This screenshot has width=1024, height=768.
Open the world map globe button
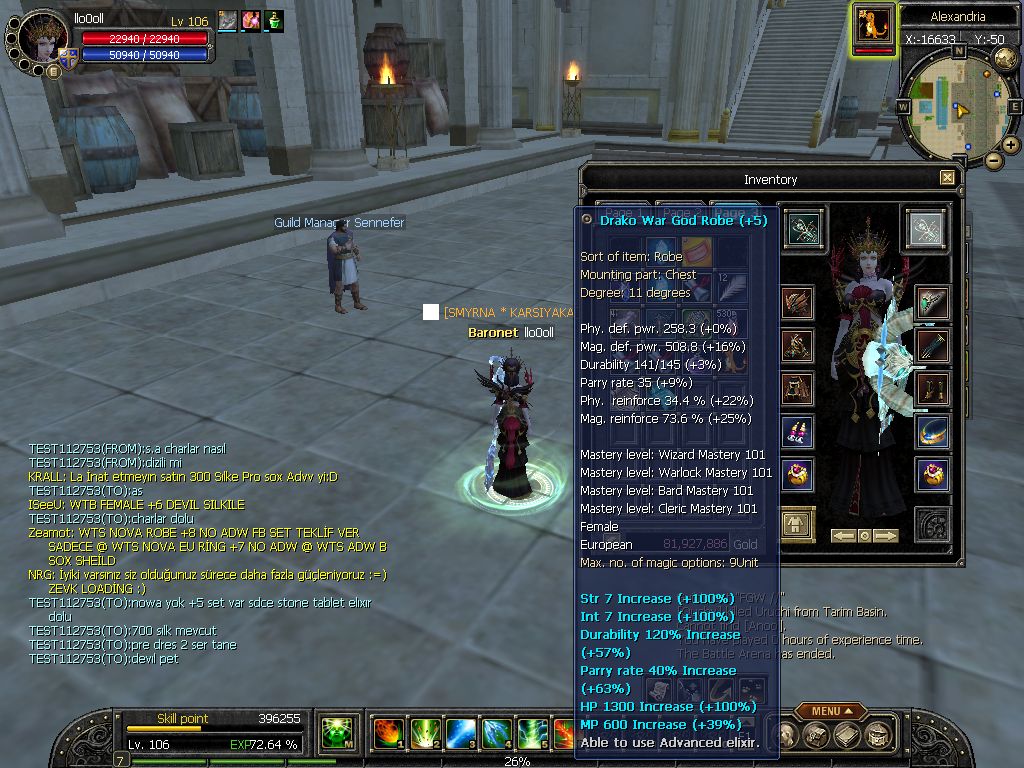[x=1005, y=57]
